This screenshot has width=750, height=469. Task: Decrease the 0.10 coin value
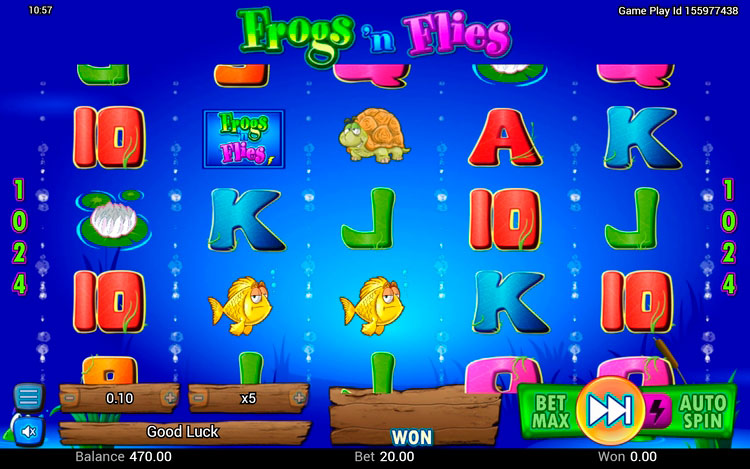[x=70, y=398]
